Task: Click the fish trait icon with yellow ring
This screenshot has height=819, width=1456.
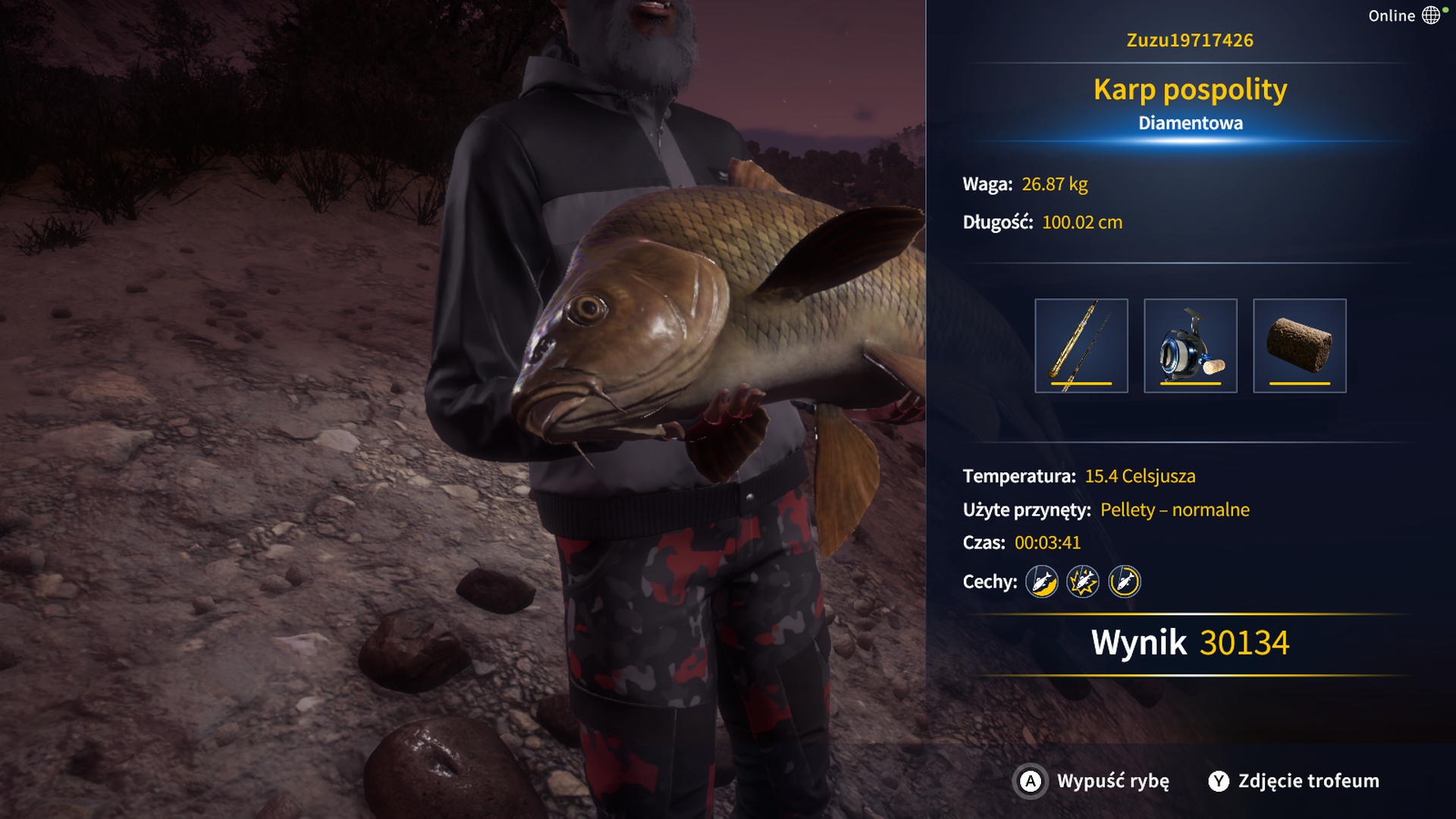Action: tap(1124, 582)
